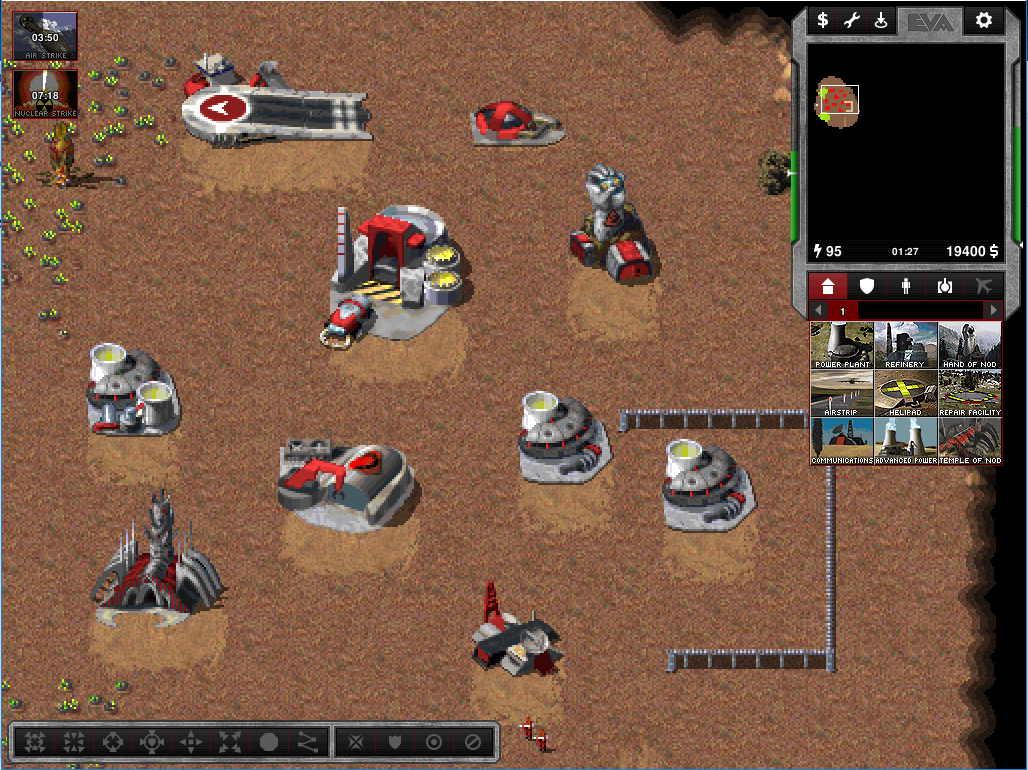The image size is (1028, 770).
Task: Queue an Airstrip for construction
Action: 842,393
